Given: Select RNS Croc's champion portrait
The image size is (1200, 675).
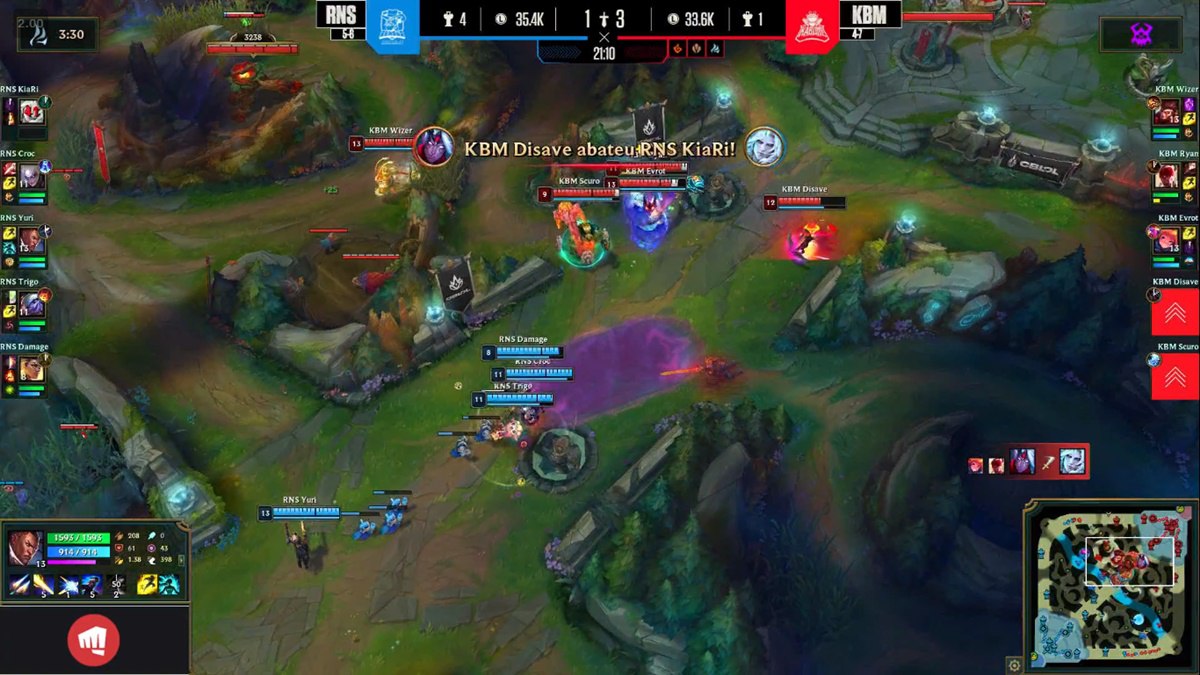Looking at the screenshot, I should (29, 175).
